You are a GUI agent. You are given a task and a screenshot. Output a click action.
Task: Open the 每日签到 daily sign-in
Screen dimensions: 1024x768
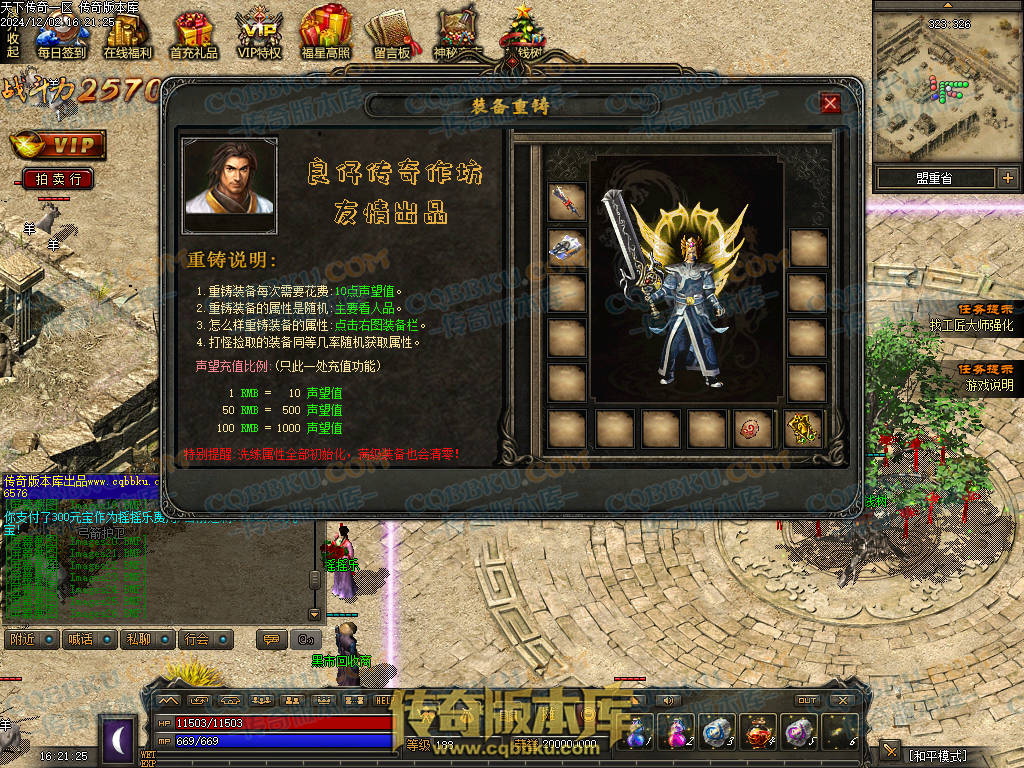[61, 36]
